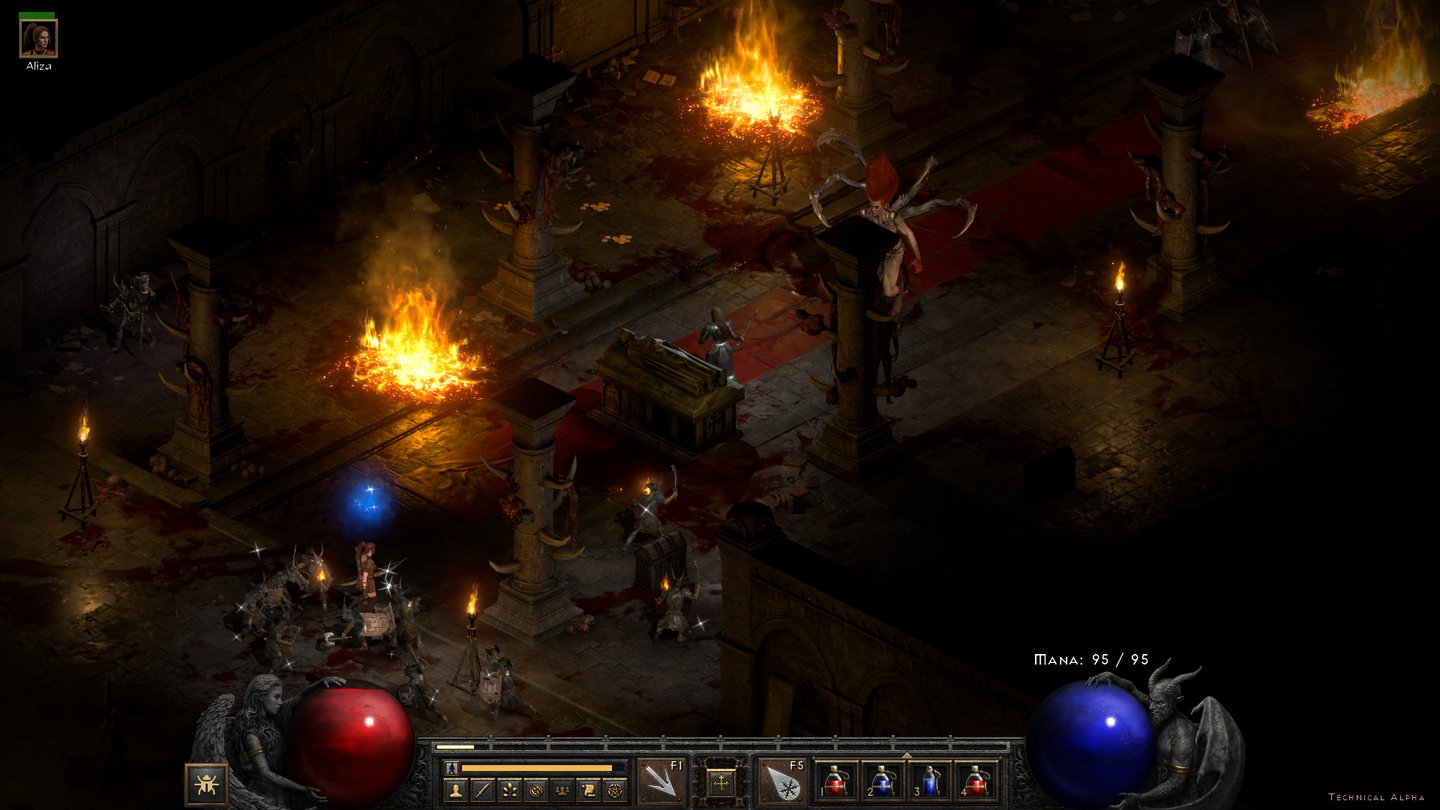Viewport: 1440px width, 810px height.
Task: Open the game menu pentagram icon
Action: click(x=616, y=789)
